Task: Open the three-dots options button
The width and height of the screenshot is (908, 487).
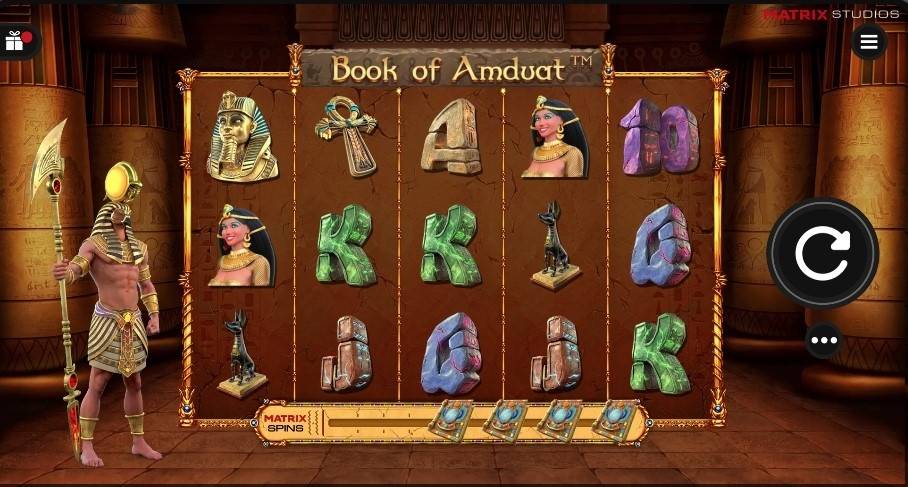Action: (x=824, y=341)
